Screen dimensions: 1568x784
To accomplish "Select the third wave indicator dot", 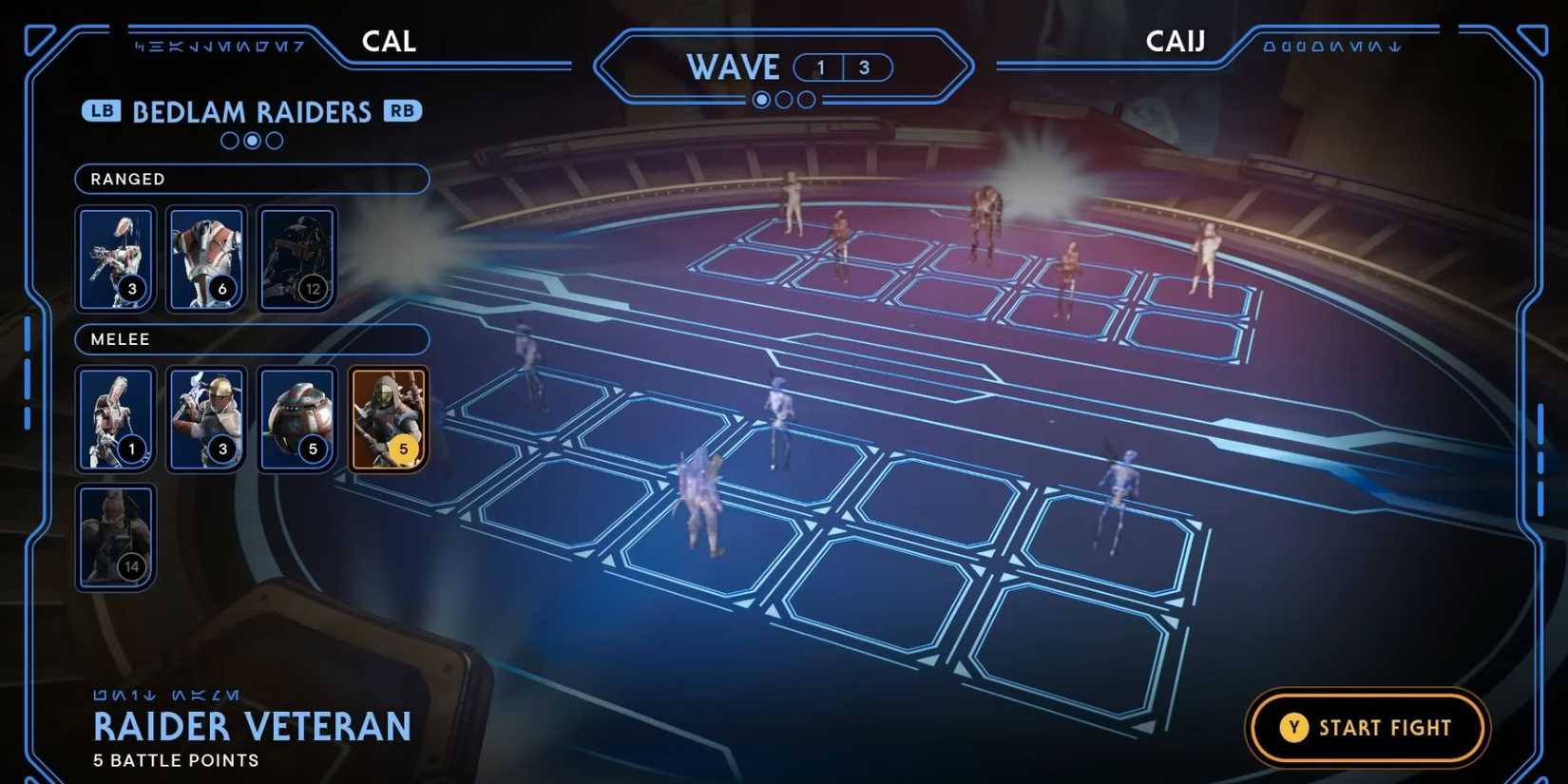I will 806,99.
